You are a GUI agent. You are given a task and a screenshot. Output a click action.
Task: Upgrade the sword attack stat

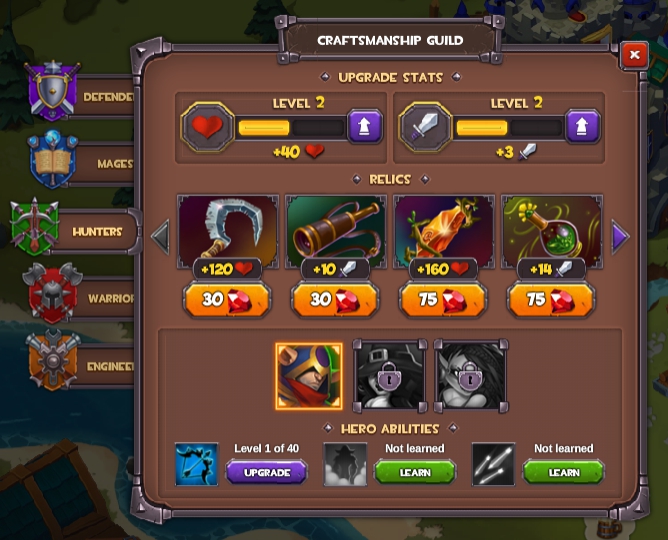pyautogui.click(x=582, y=128)
